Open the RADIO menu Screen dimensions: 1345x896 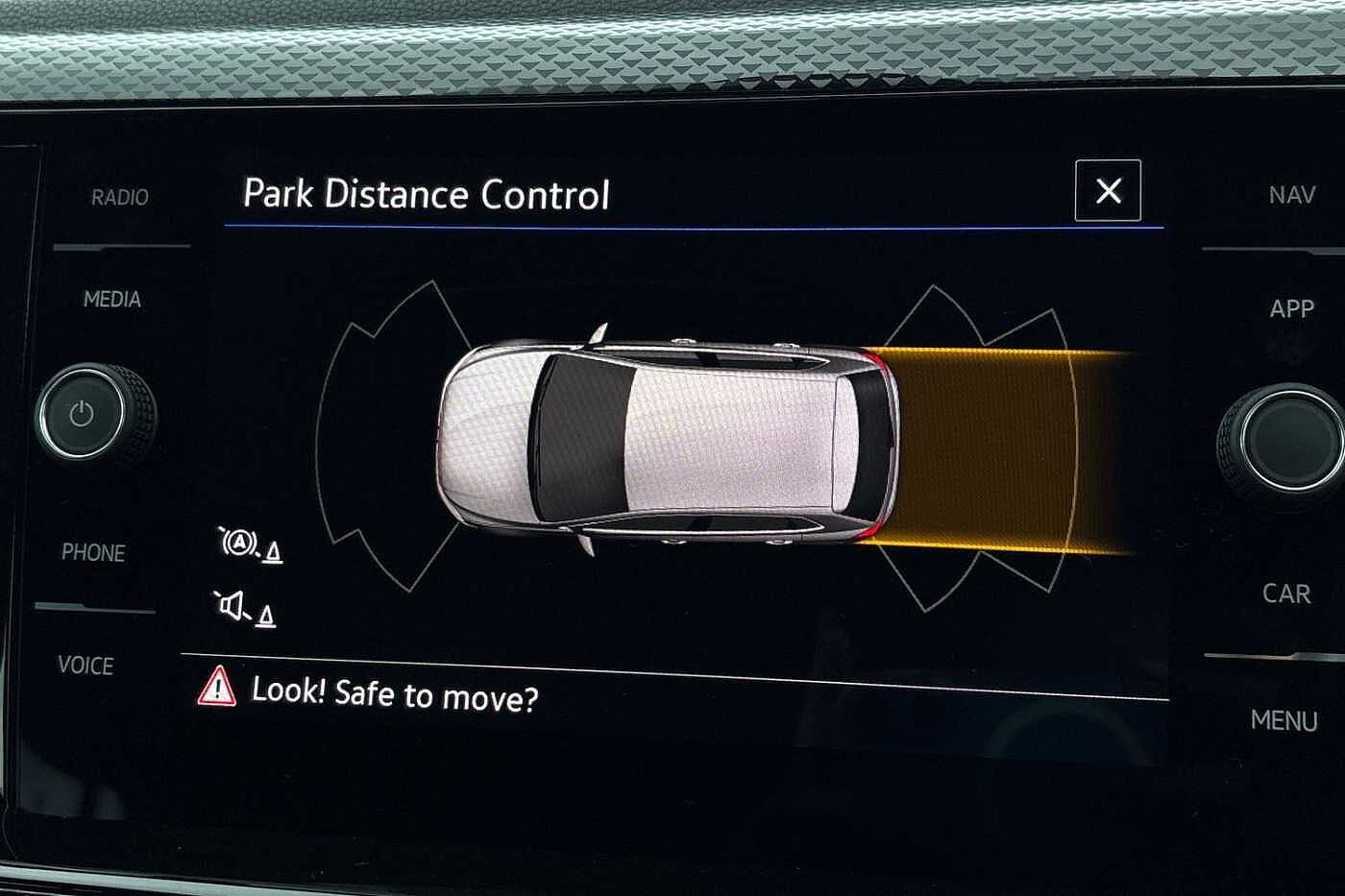[x=120, y=198]
